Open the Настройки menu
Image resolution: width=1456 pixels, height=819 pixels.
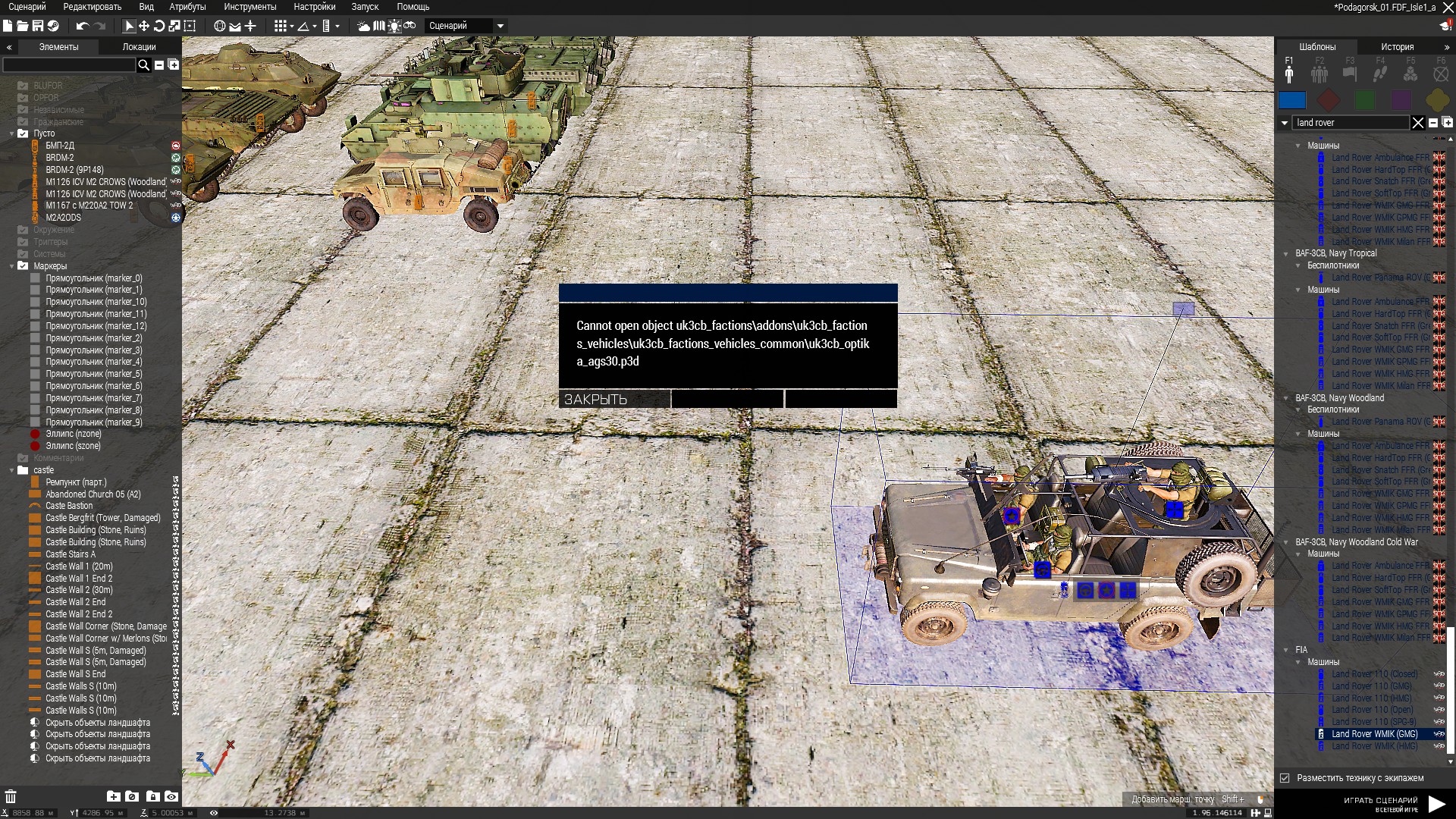pos(314,7)
